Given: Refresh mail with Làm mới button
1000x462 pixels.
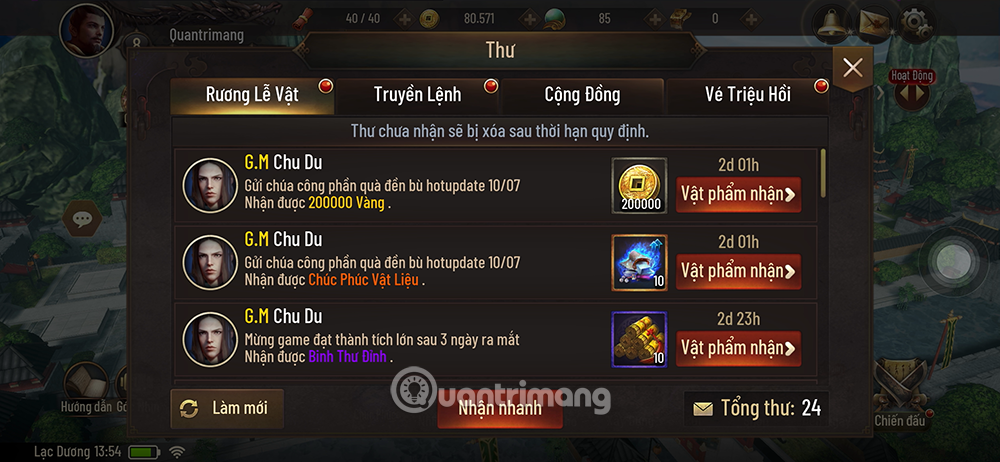Looking at the screenshot, I should (x=226, y=408).
